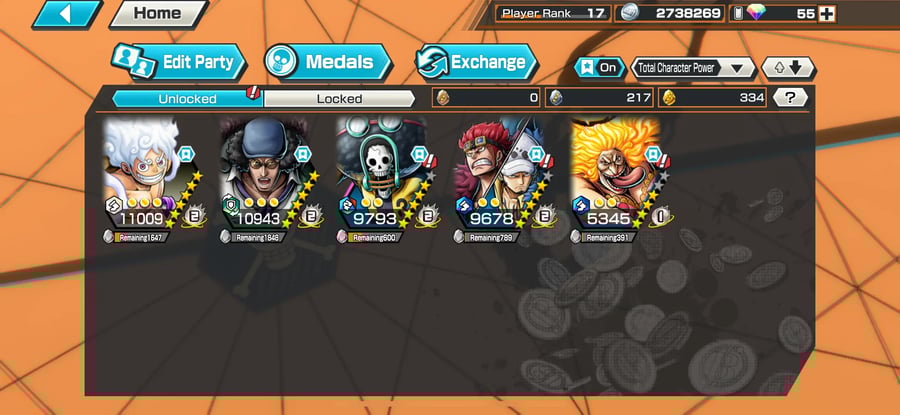Go back with the arrow button
900x415 pixels.
[66, 14]
